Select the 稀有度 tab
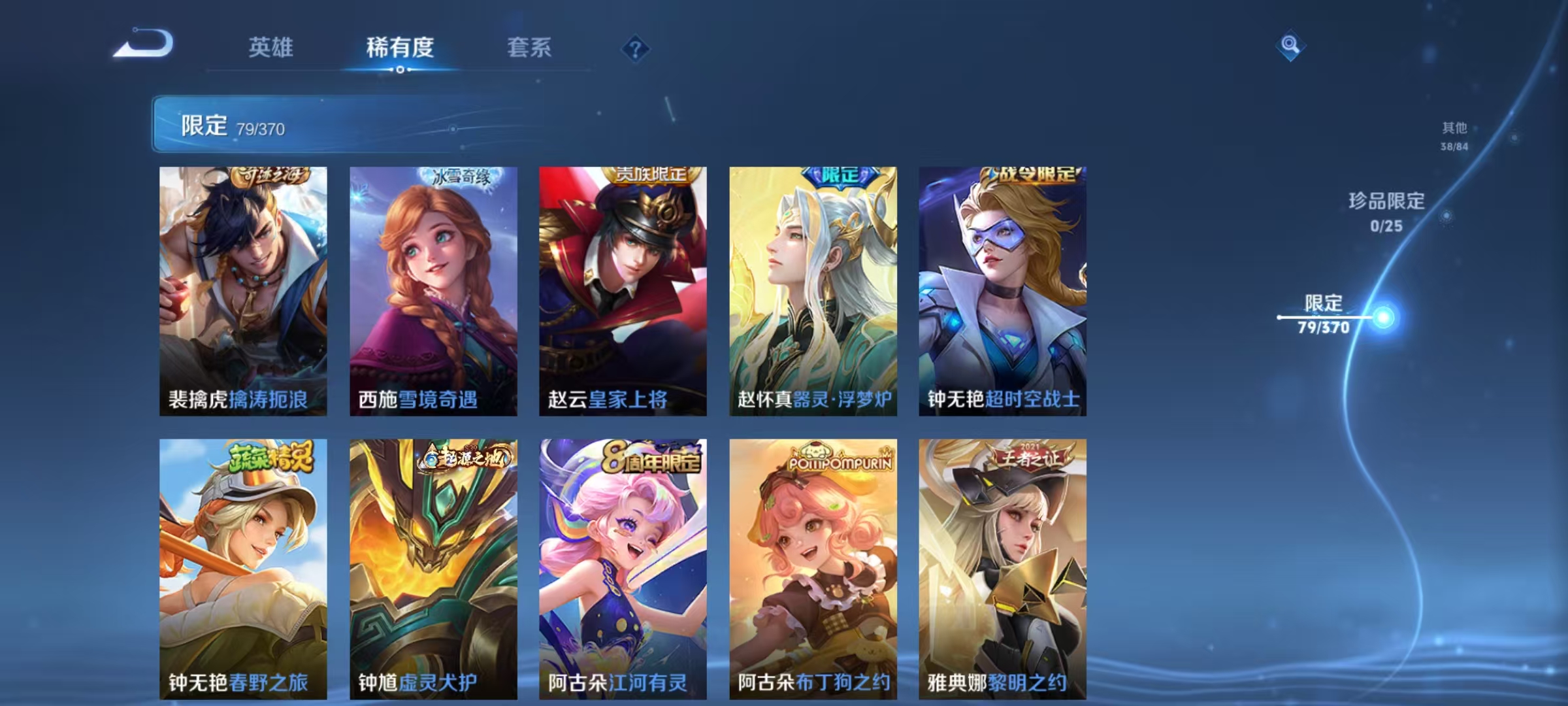 [x=400, y=47]
